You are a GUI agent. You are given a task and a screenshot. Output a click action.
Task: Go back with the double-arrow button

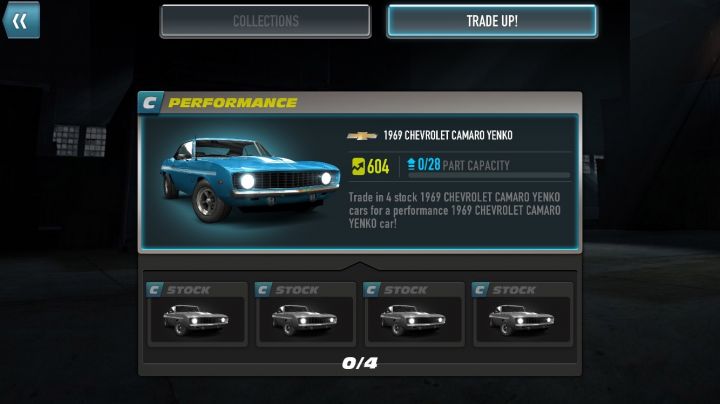19,19
